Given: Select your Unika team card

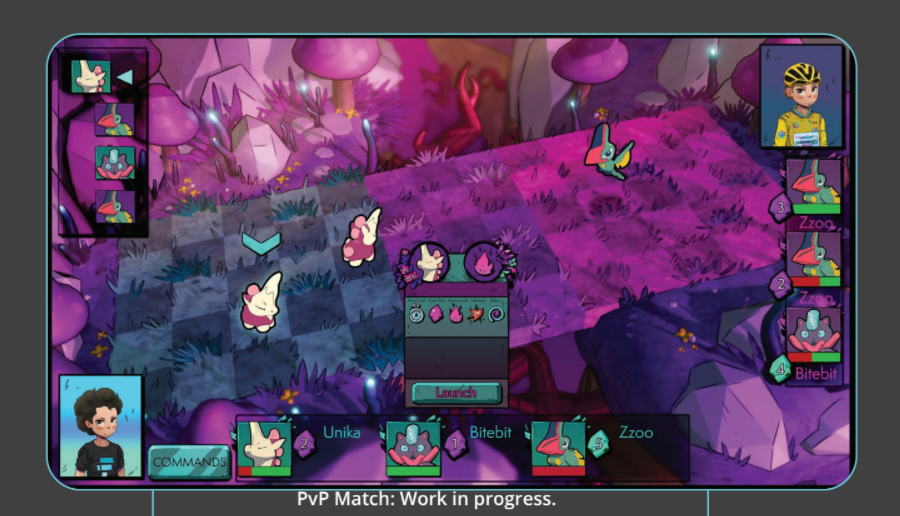Looking at the screenshot, I should click(x=265, y=445).
